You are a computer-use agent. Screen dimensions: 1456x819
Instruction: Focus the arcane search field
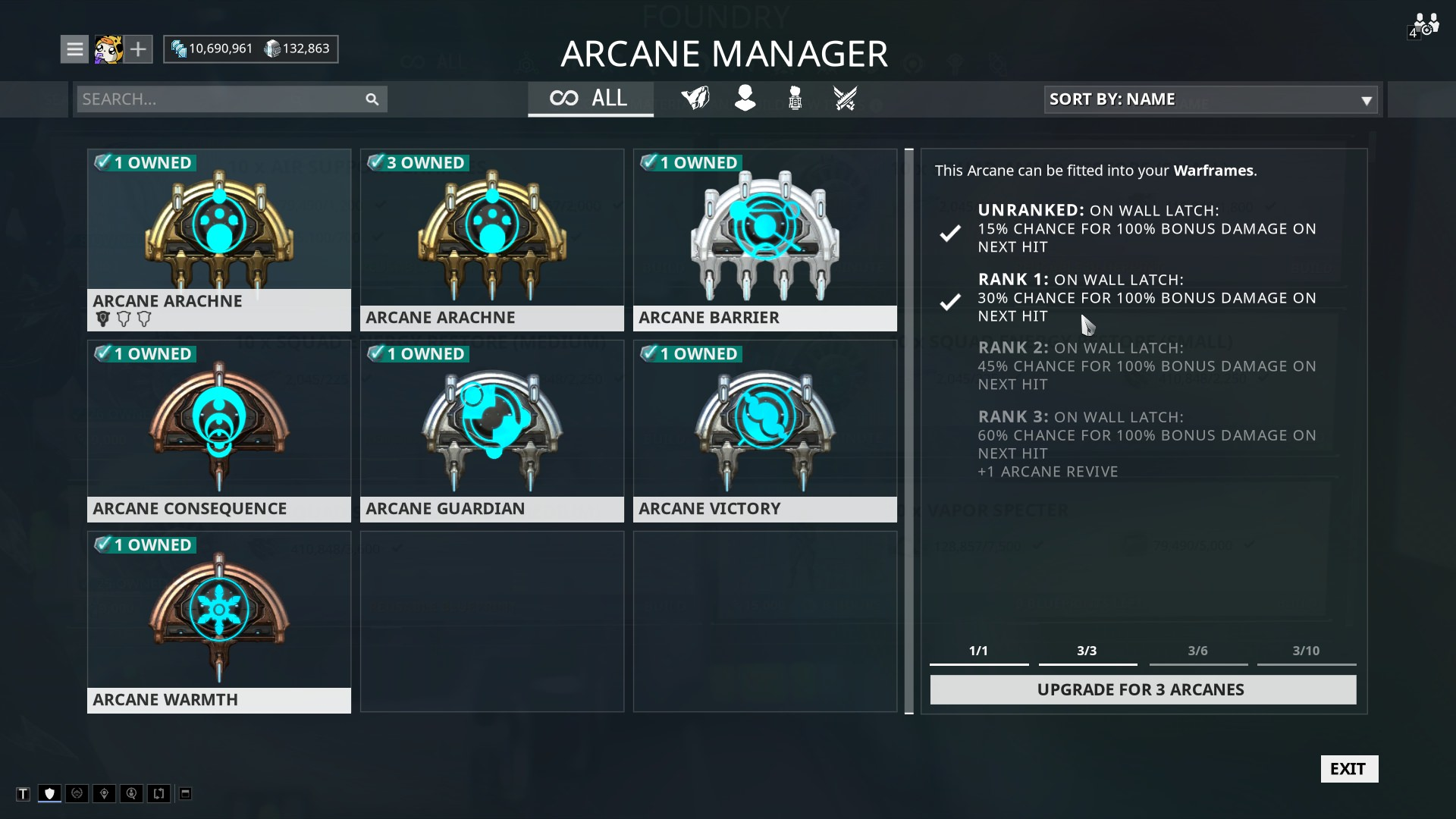(220, 99)
